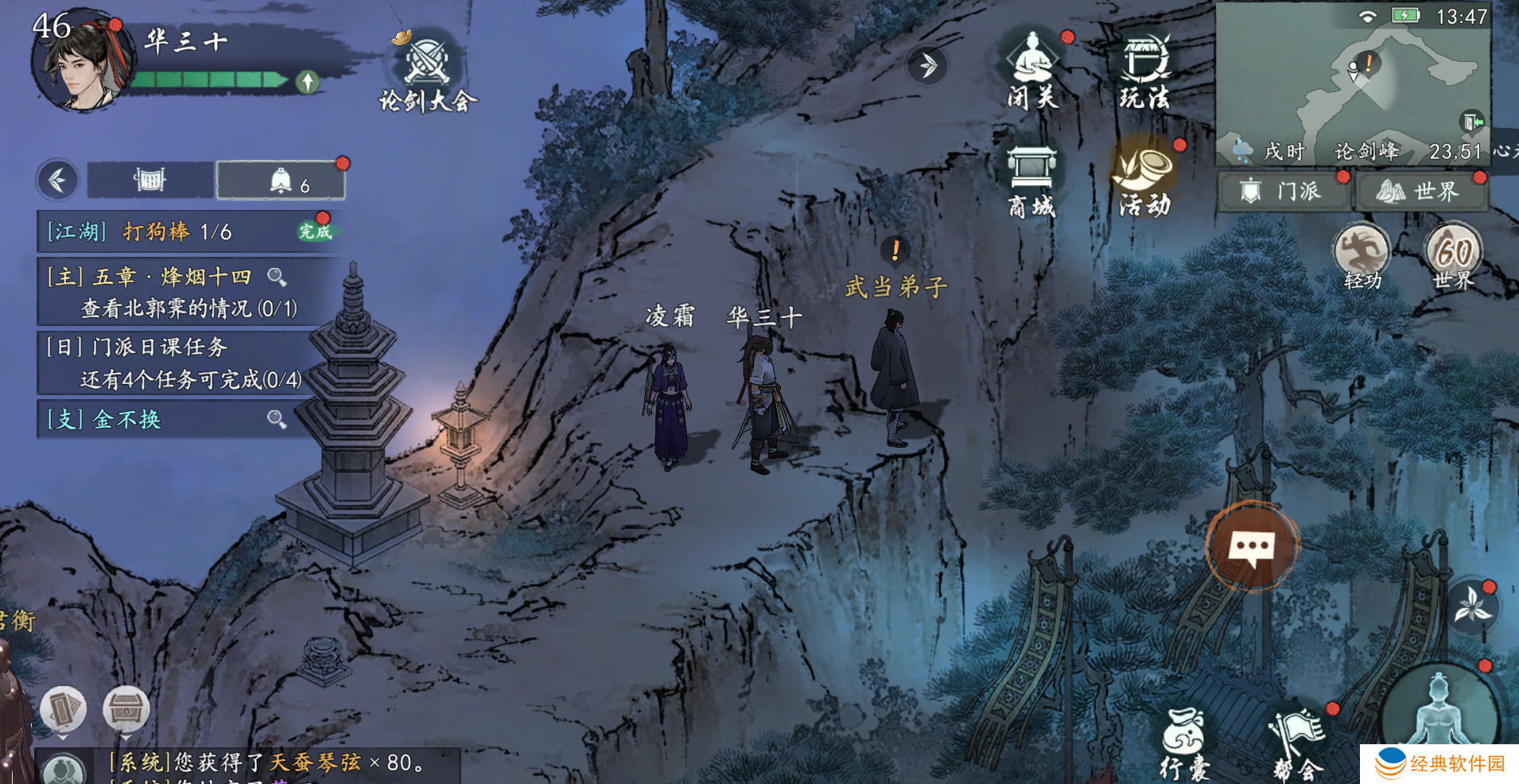Activate the 轻功 lightness skill
The width and height of the screenshot is (1519, 784).
click(x=1362, y=256)
